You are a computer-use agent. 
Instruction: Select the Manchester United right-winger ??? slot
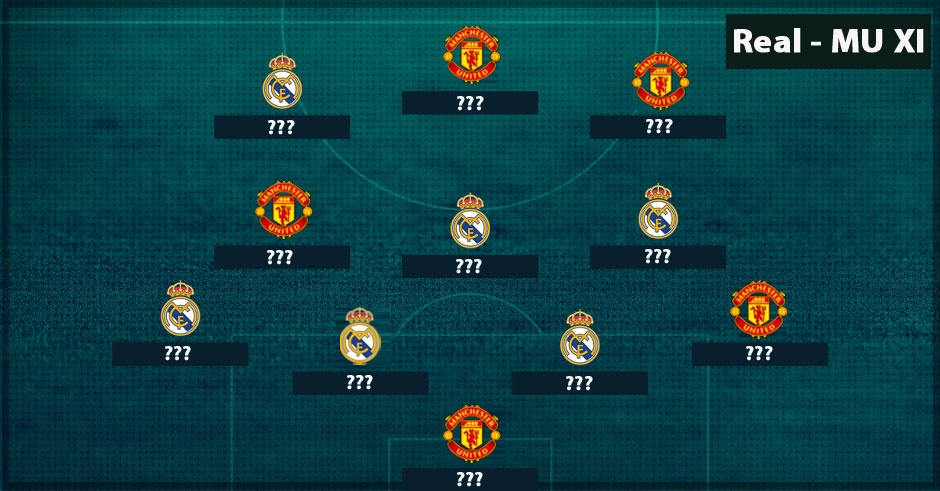tap(658, 127)
